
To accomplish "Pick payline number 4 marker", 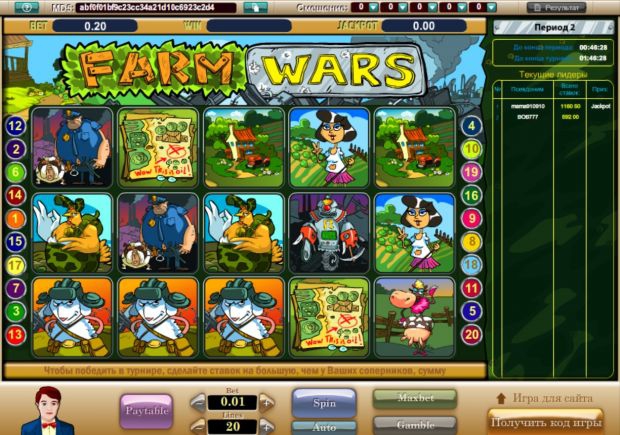I will (472, 126).
